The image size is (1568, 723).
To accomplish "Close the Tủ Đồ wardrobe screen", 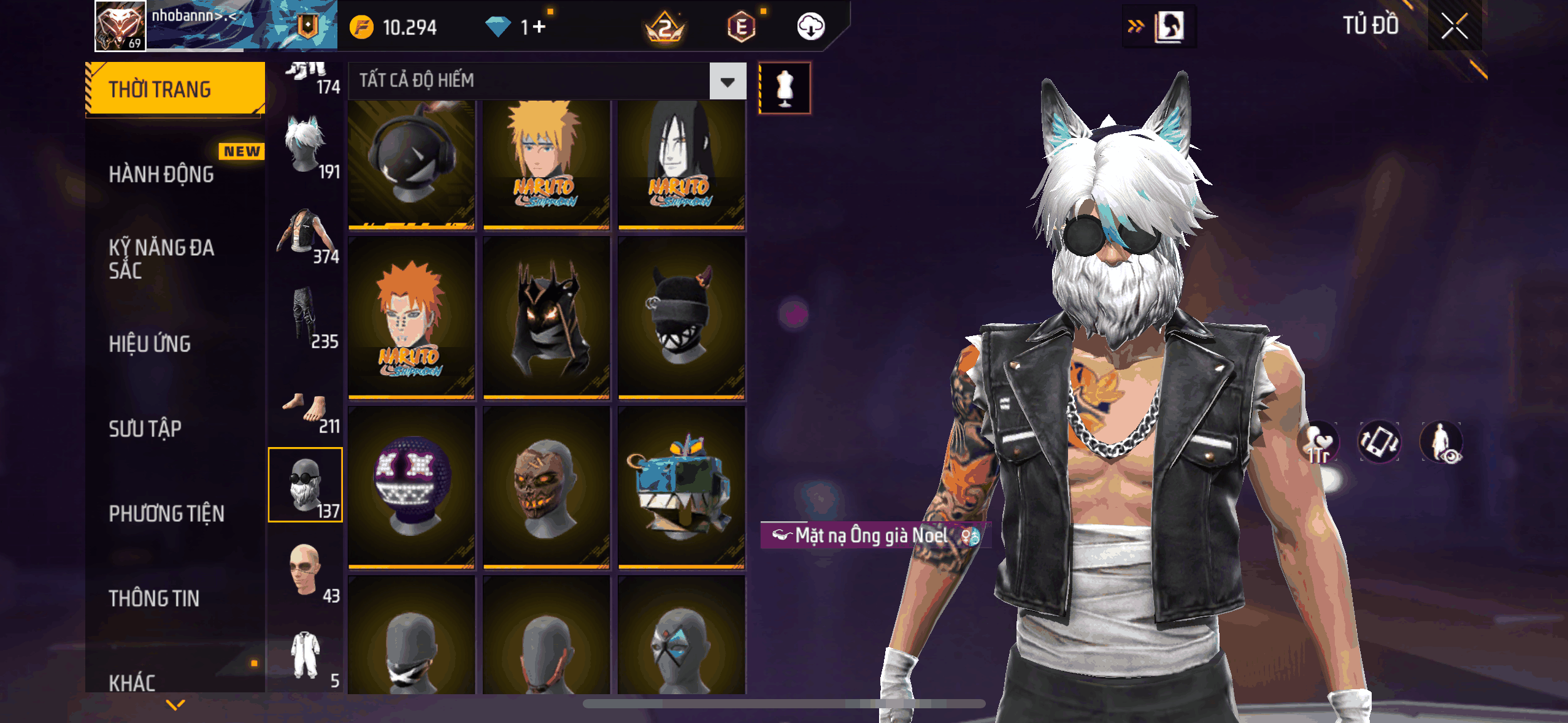I will tap(1454, 26).
